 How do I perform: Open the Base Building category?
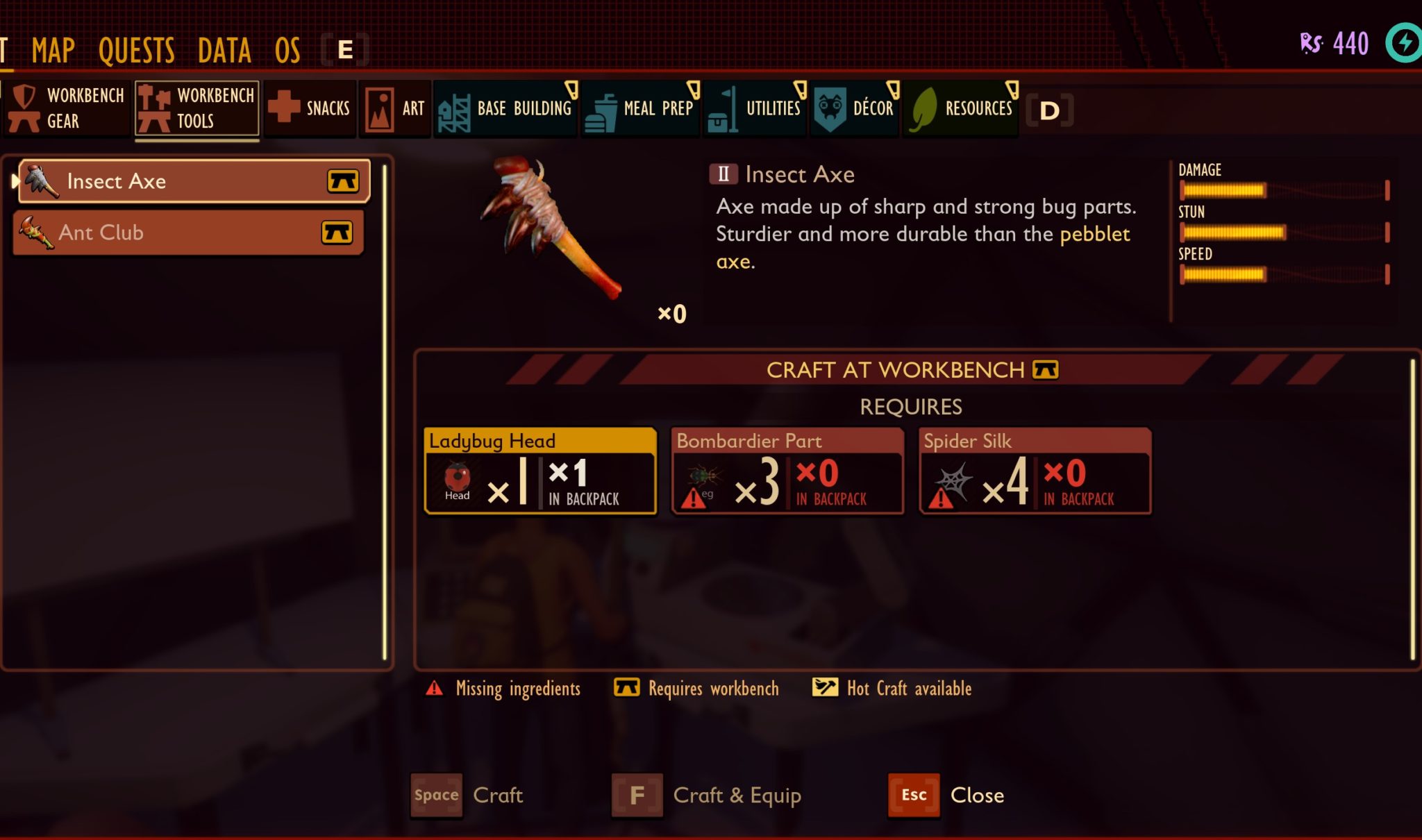click(505, 108)
